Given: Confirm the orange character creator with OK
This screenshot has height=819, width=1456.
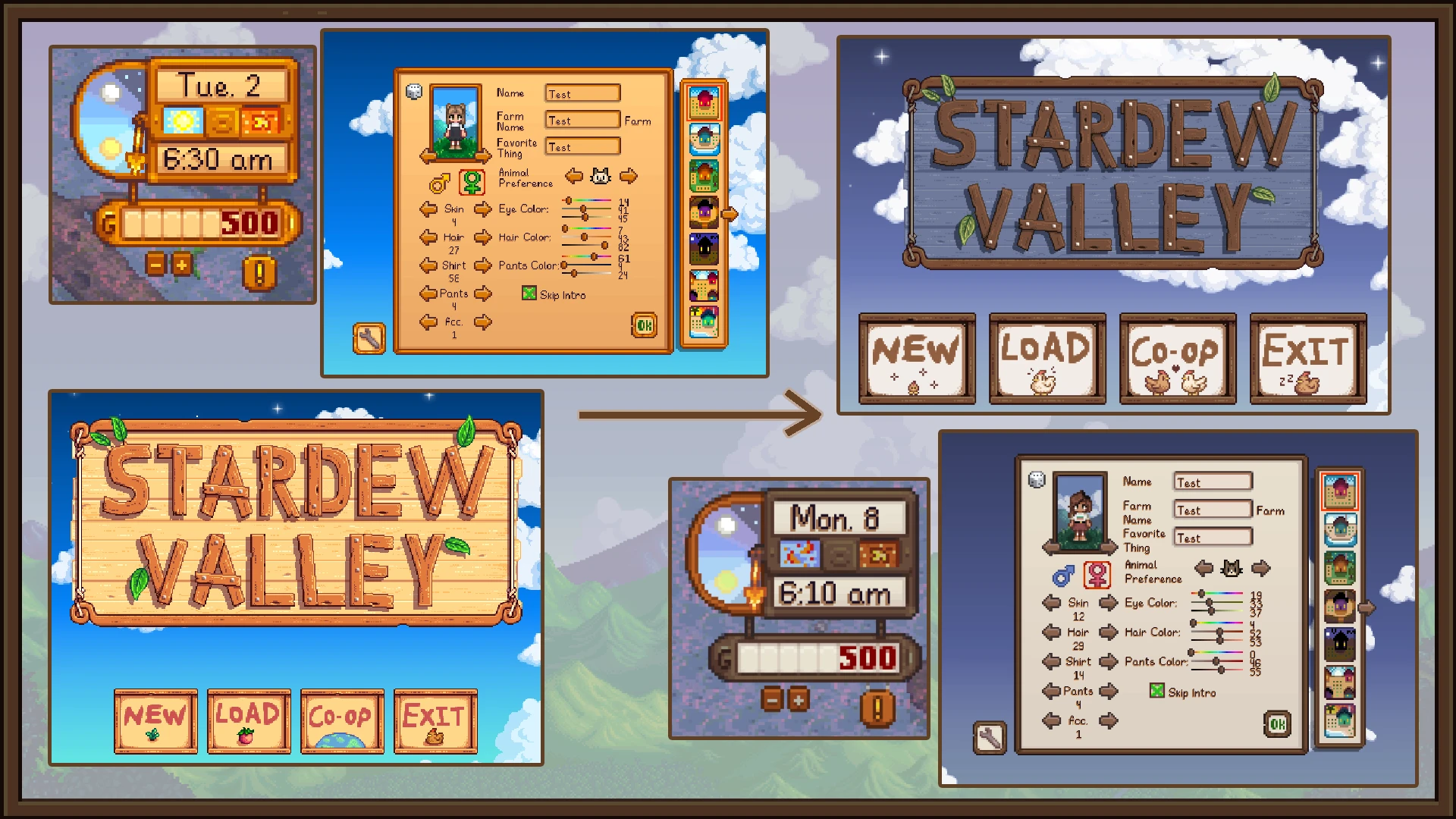Looking at the screenshot, I should pos(644,325).
